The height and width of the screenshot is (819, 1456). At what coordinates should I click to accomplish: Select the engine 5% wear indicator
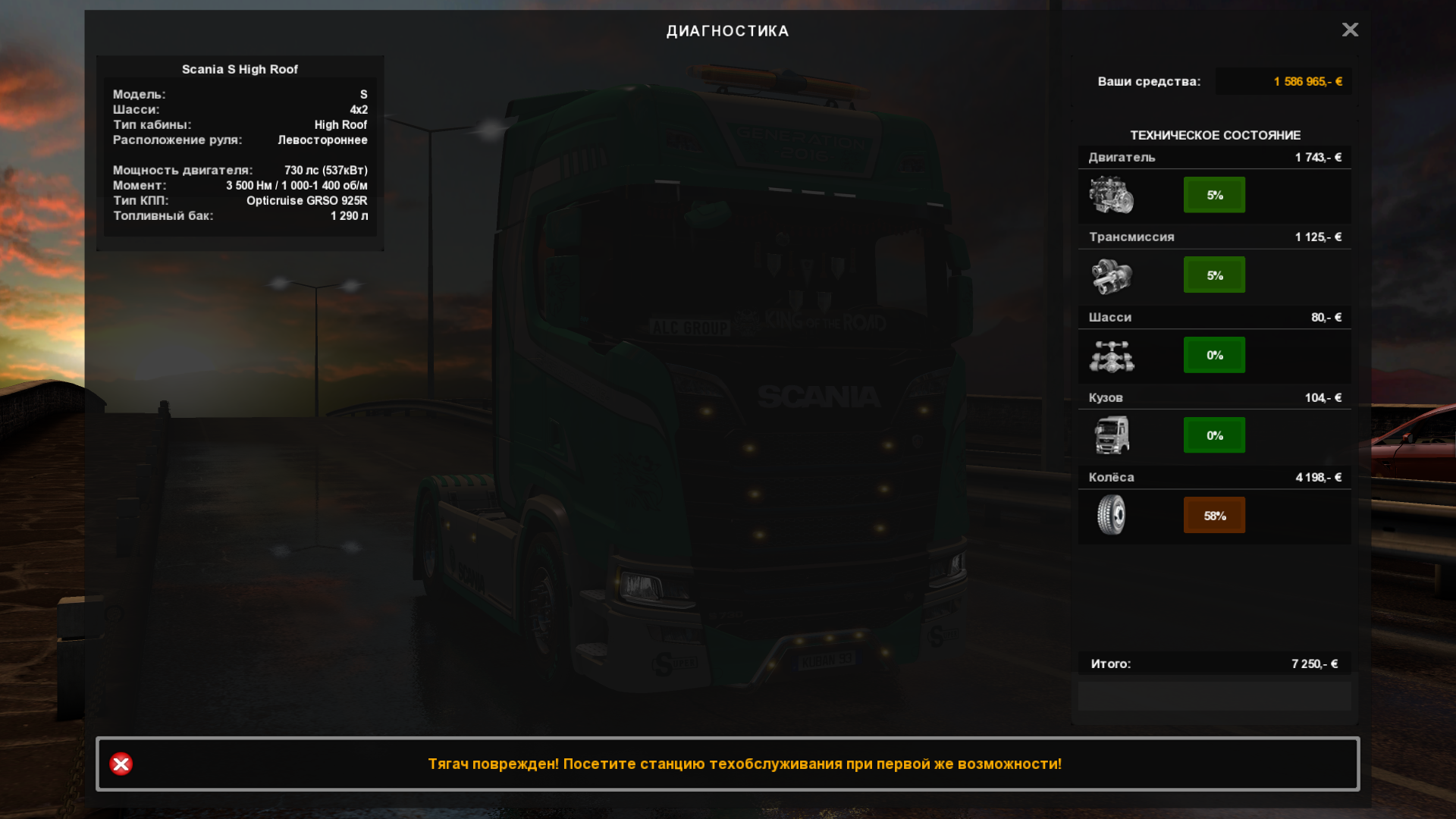click(1214, 195)
